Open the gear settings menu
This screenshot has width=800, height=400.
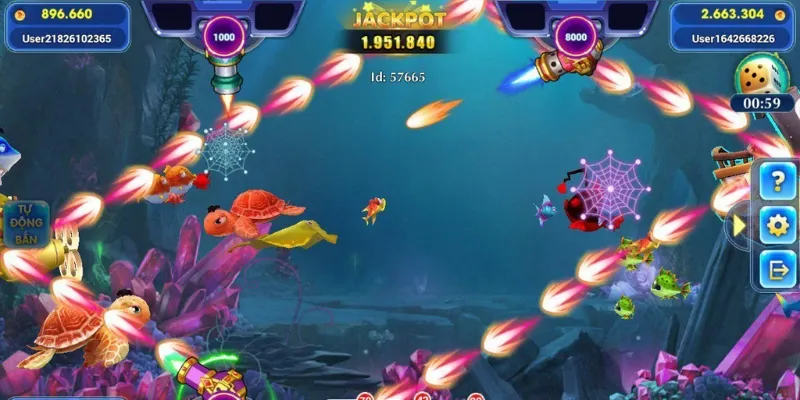pyautogui.click(x=777, y=225)
